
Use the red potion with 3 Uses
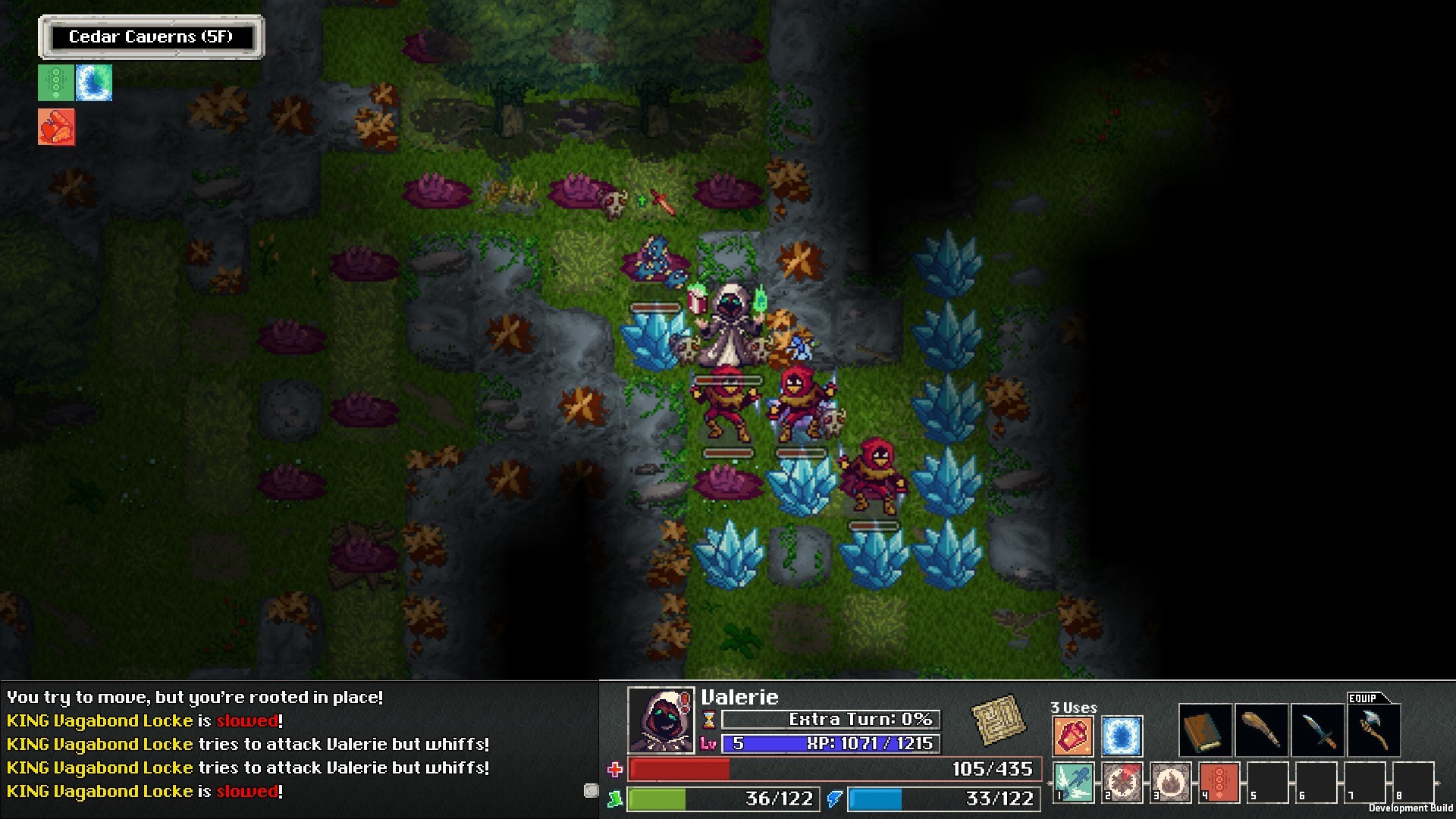pos(1072,735)
